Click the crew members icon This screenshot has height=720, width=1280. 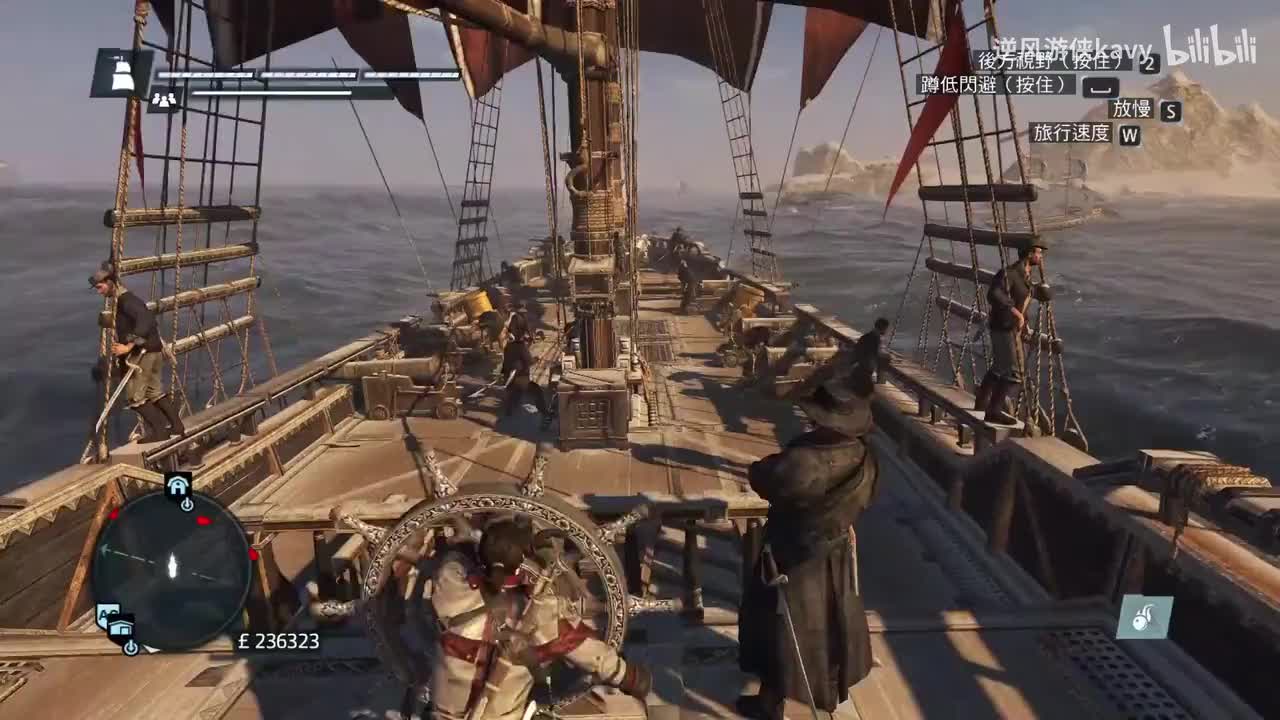pos(163,98)
